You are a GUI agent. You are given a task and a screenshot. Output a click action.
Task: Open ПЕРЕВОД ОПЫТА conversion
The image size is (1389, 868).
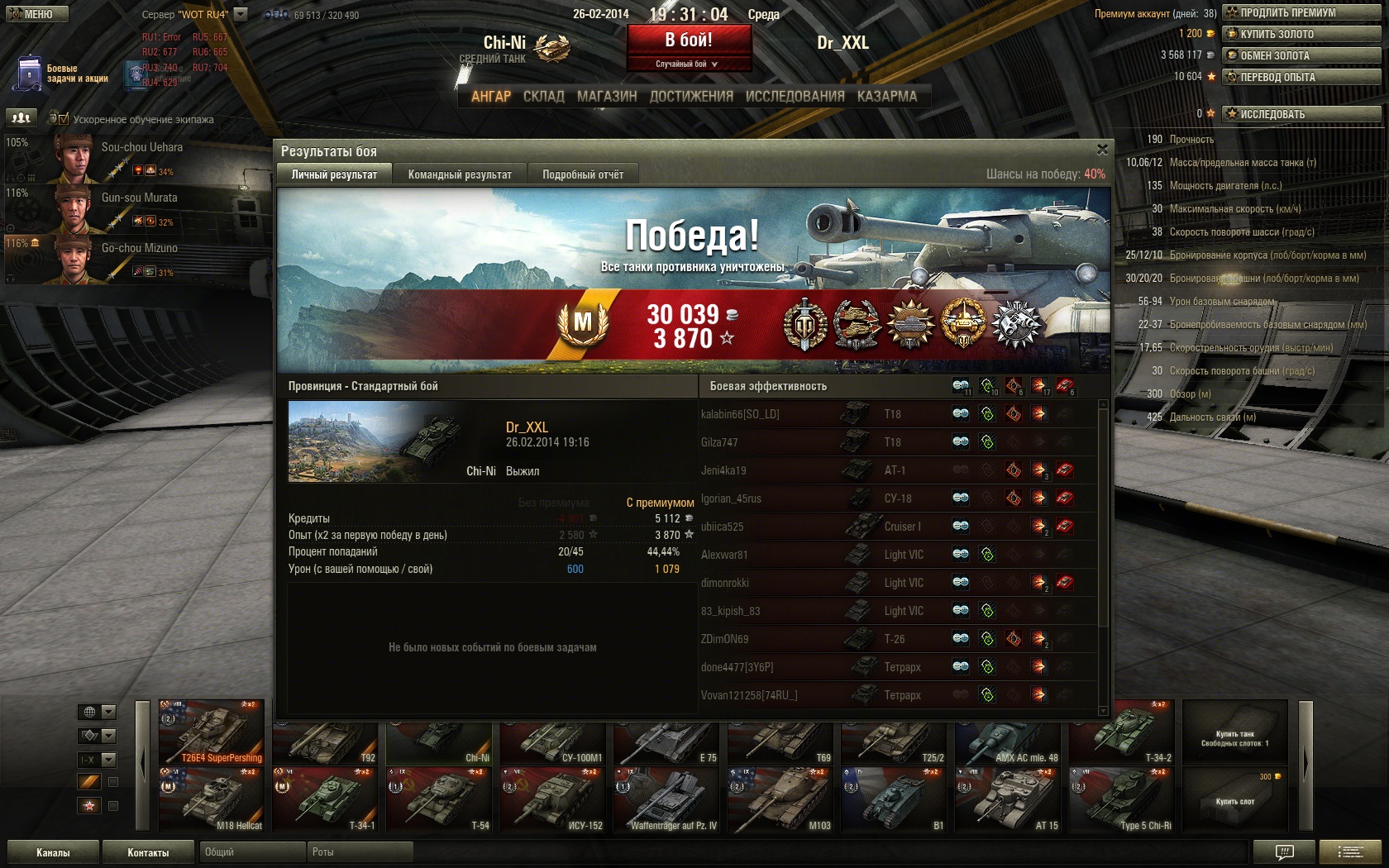click(1301, 77)
